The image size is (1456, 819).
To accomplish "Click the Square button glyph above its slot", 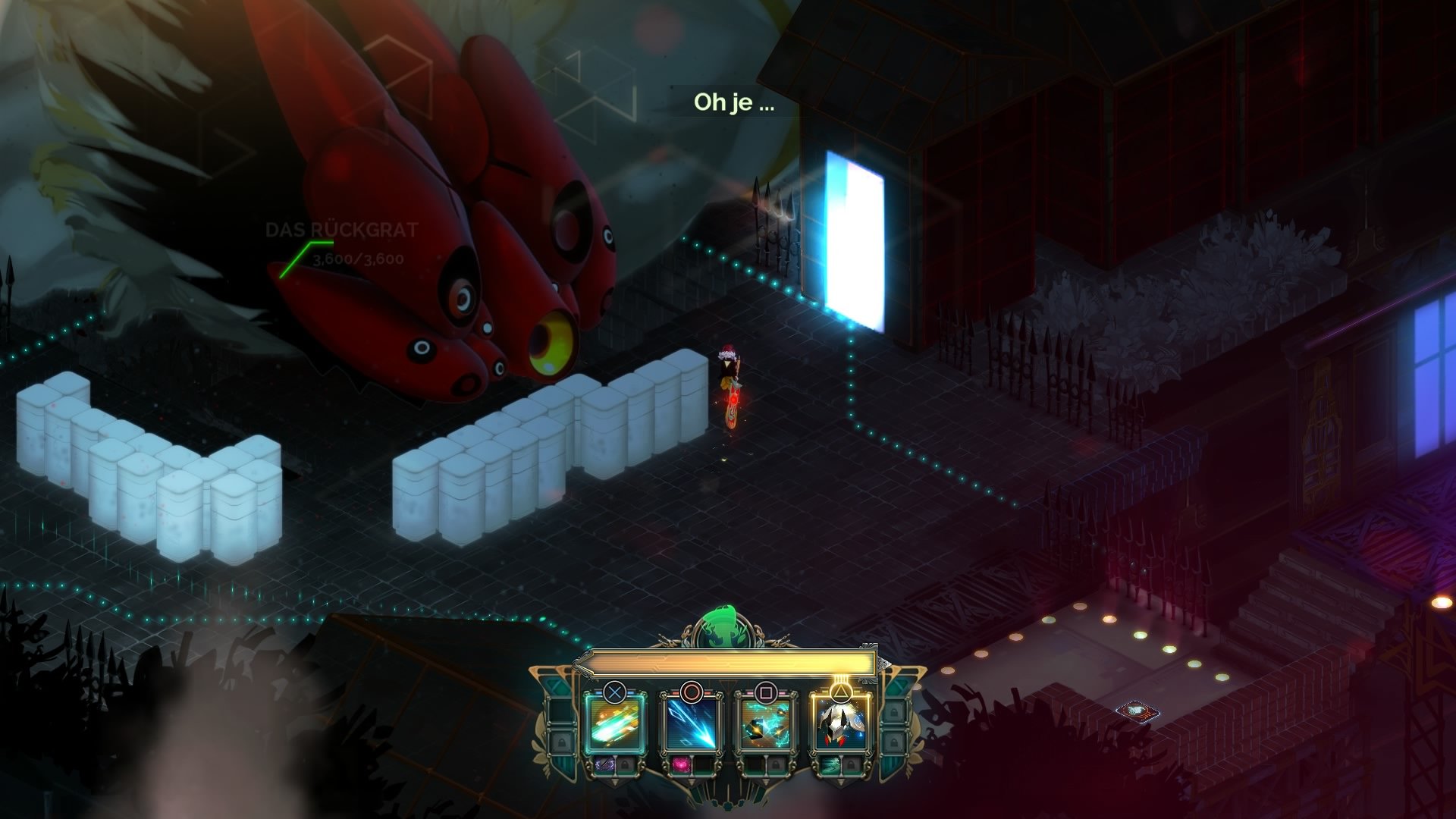I will (767, 691).
